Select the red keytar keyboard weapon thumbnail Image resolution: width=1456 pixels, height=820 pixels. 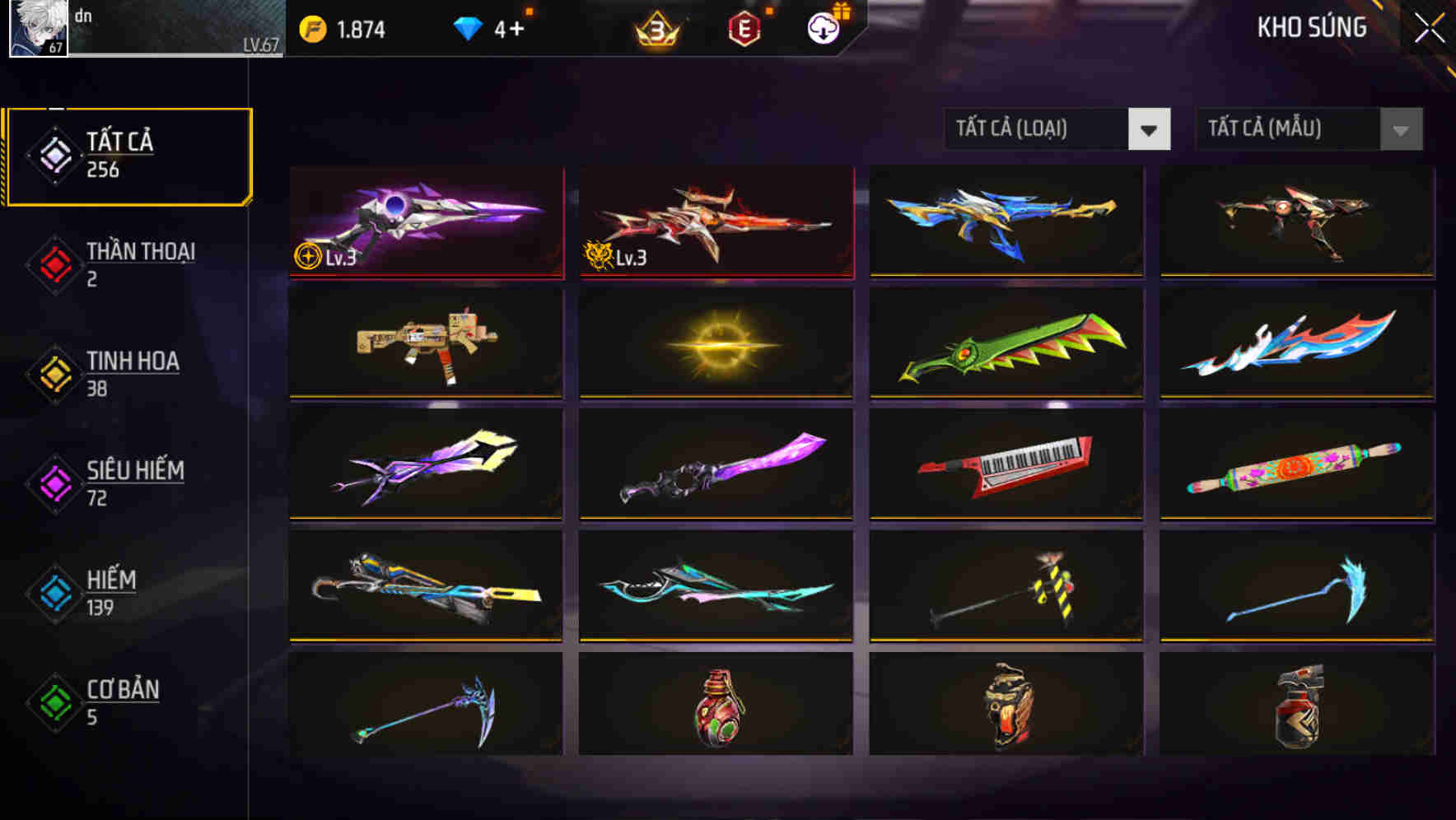pyautogui.click(x=1006, y=465)
